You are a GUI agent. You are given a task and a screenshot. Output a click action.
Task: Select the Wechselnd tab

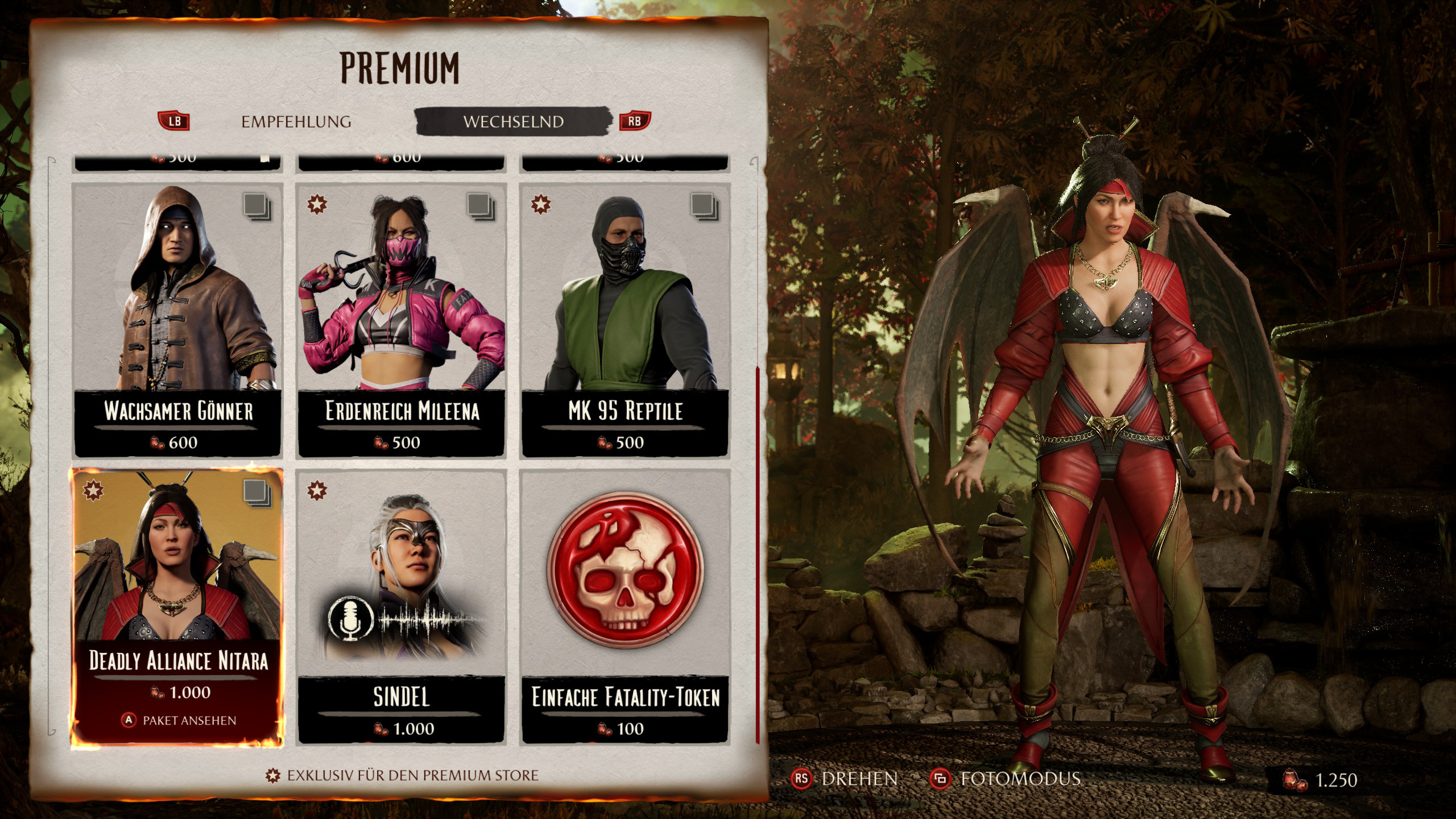(513, 122)
